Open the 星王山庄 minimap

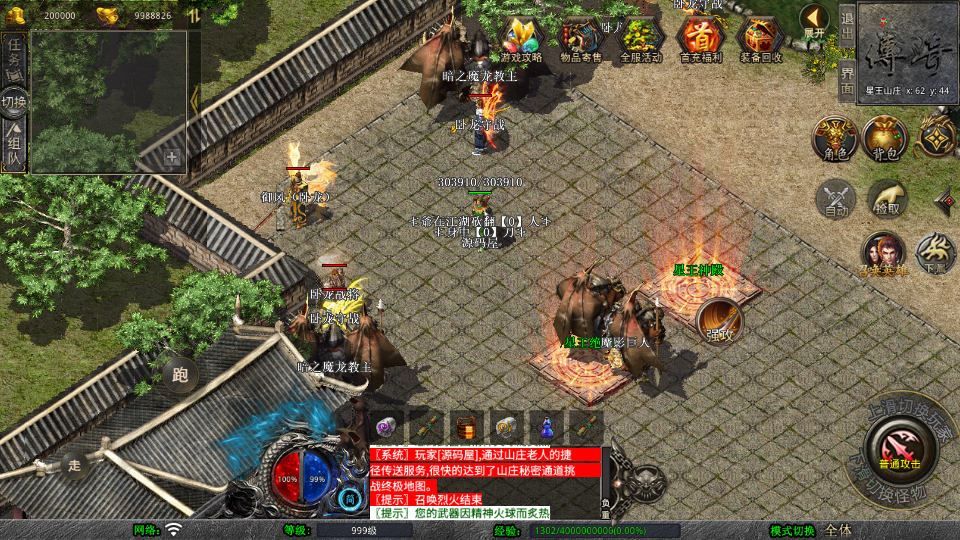(x=908, y=48)
